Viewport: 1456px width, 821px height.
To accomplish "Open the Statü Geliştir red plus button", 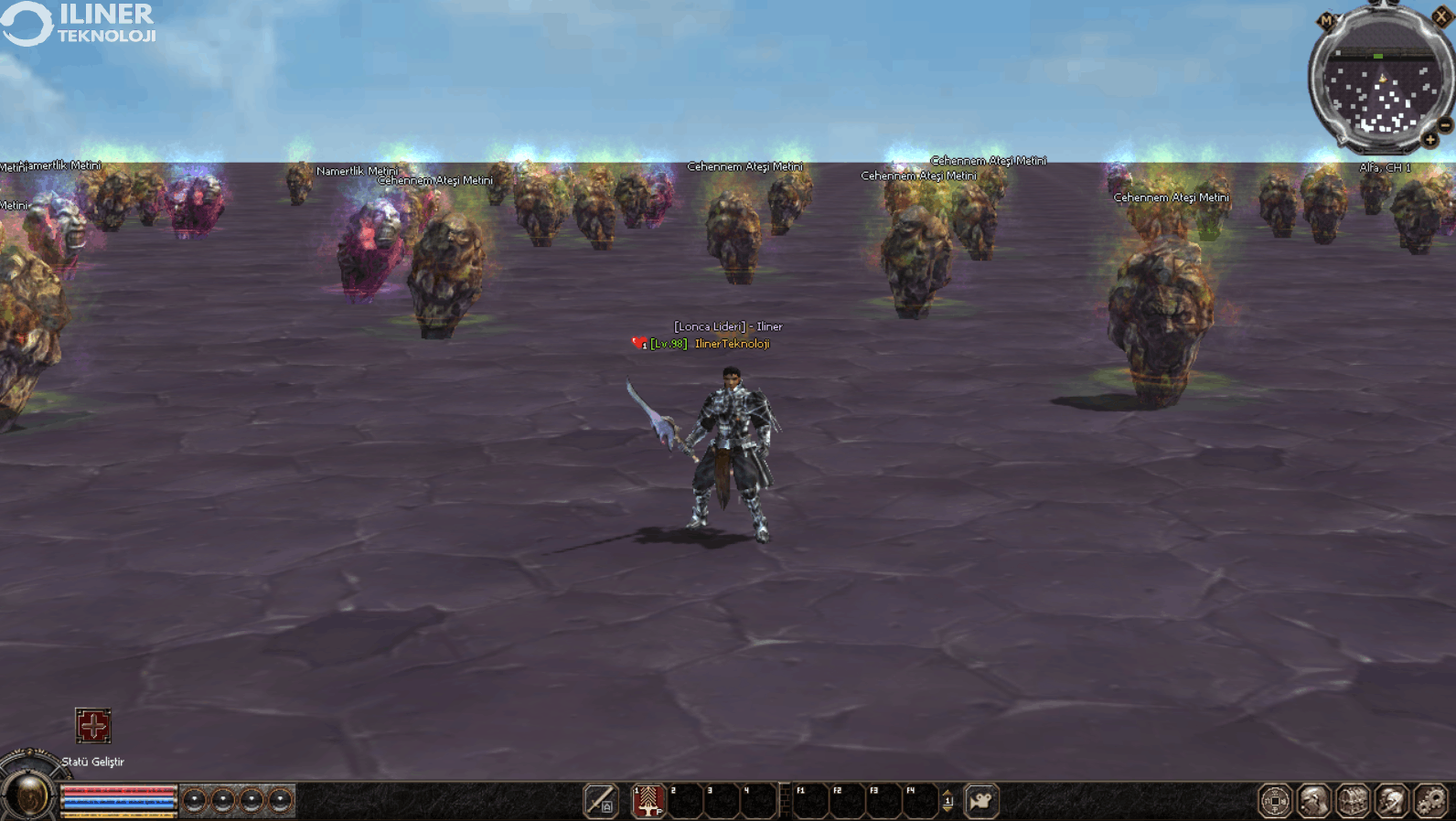I will (92, 726).
